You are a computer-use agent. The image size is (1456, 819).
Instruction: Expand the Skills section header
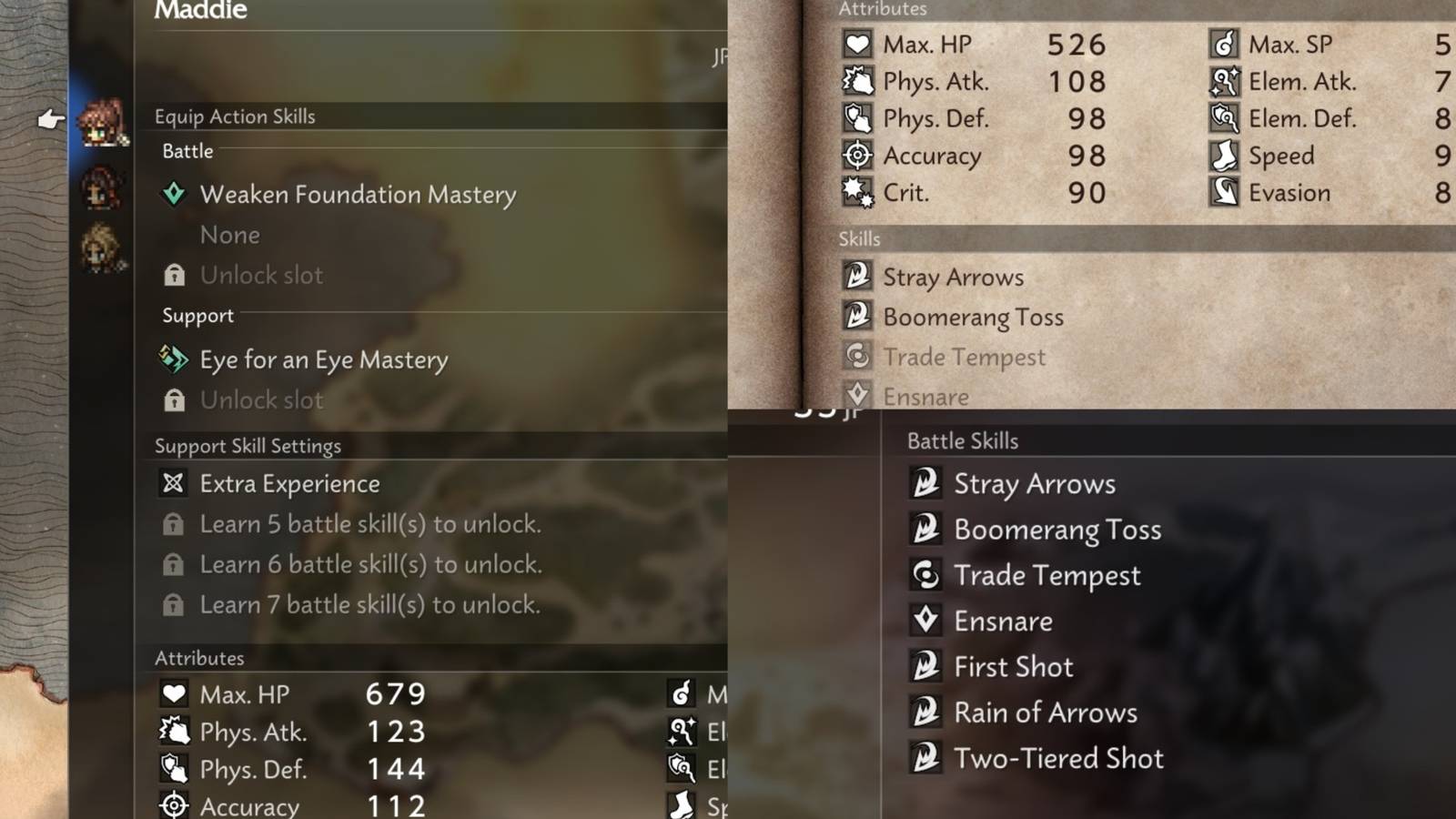858,238
